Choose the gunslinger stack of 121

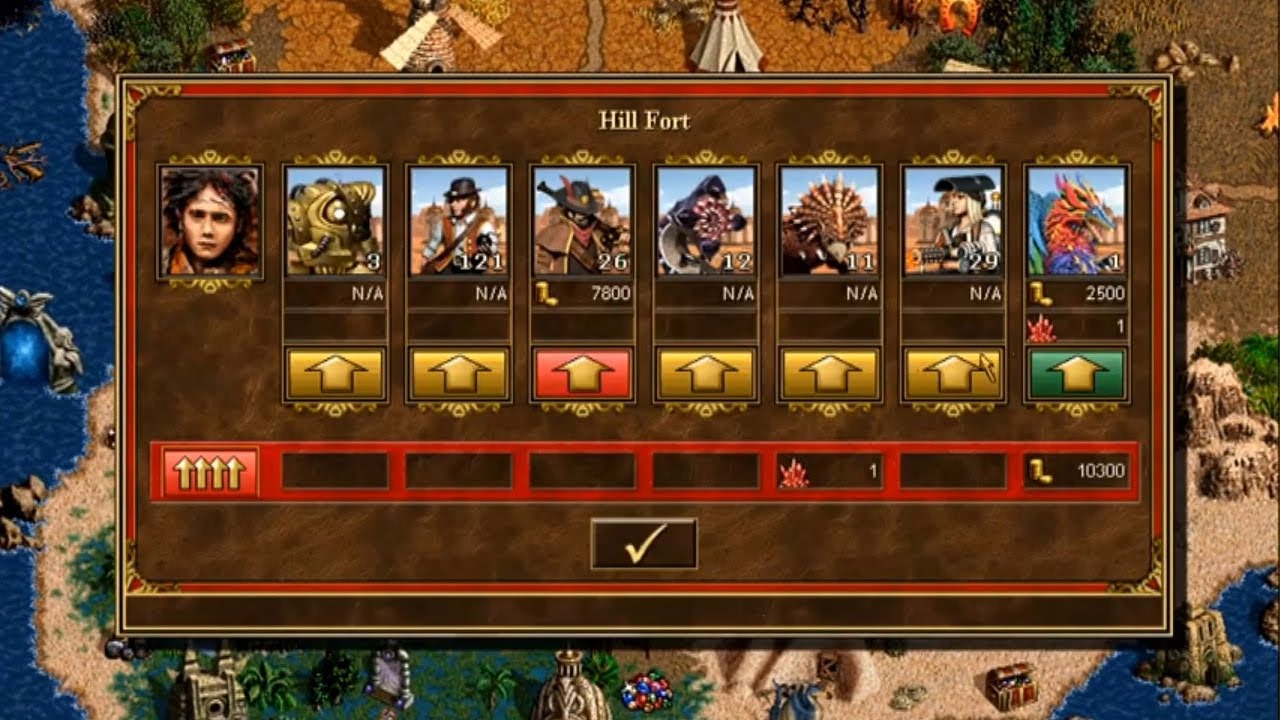pos(459,221)
